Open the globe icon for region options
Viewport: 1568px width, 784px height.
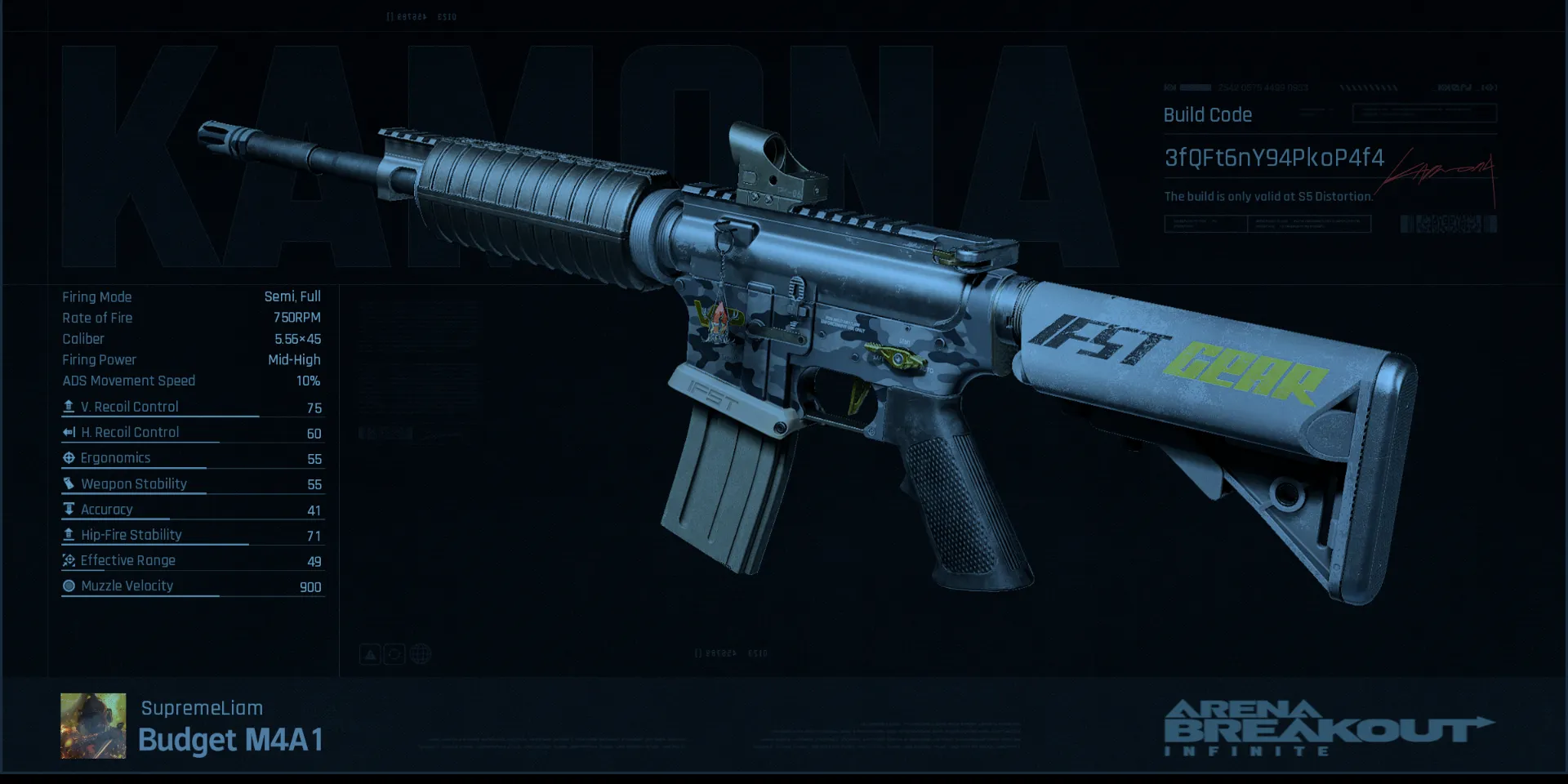tap(420, 653)
